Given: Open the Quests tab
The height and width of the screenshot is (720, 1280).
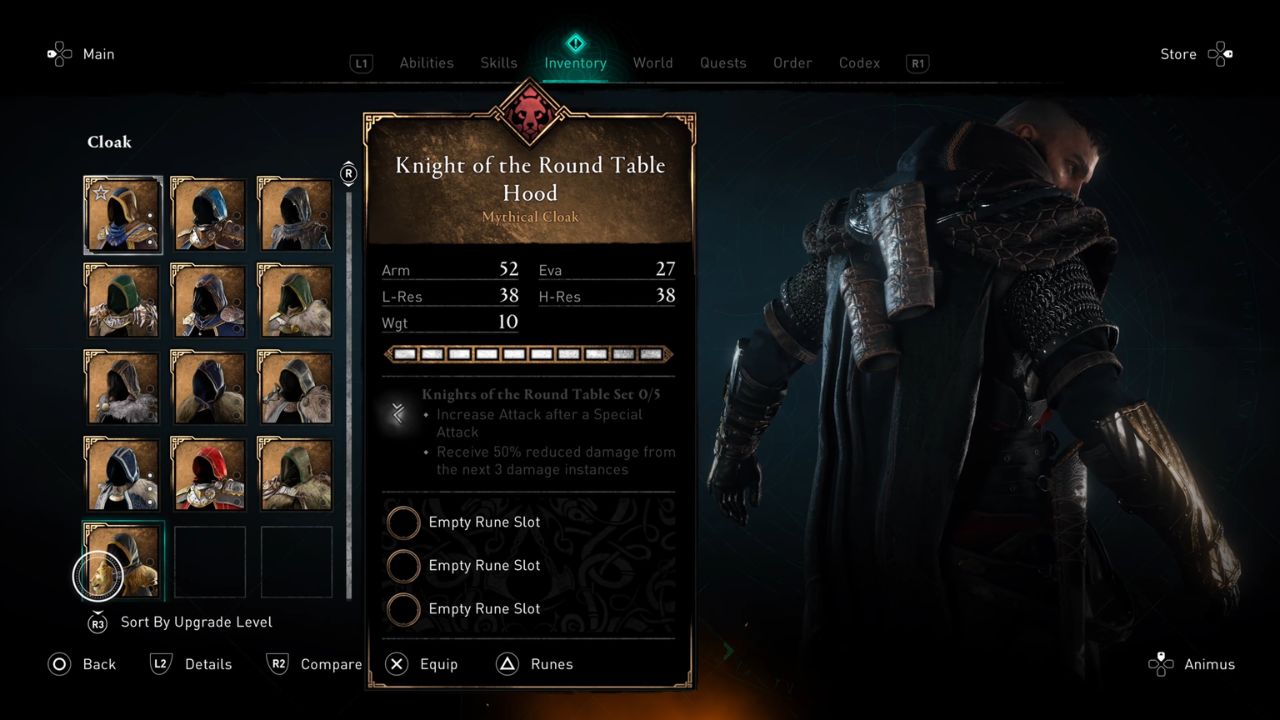Looking at the screenshot, I should [723, 62].
